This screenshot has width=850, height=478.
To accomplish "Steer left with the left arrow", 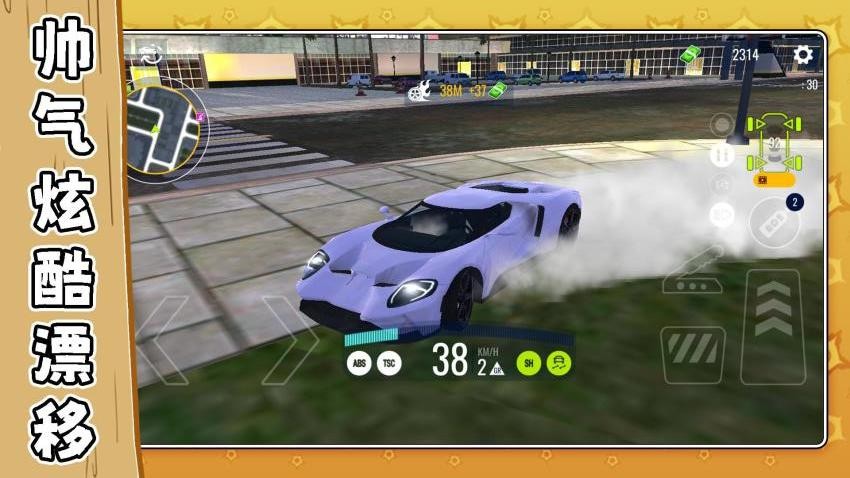I will [x=163, y=339].
